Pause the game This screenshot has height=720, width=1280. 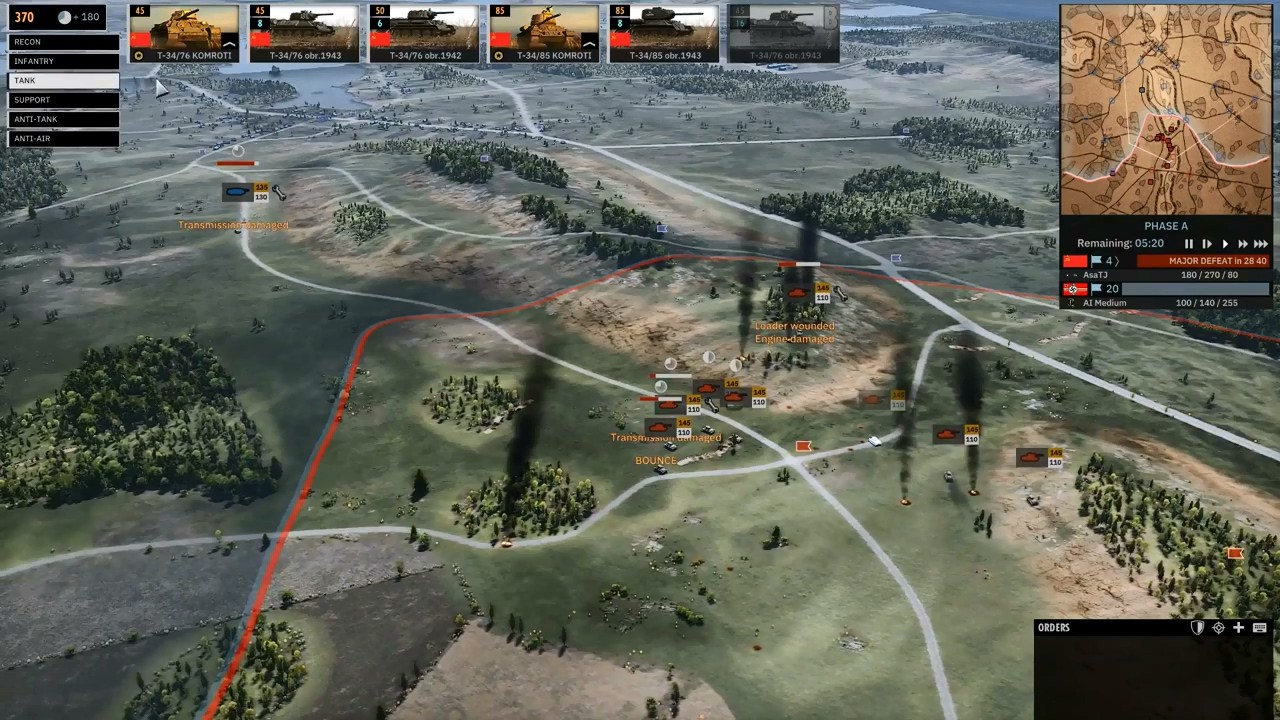1189,244
